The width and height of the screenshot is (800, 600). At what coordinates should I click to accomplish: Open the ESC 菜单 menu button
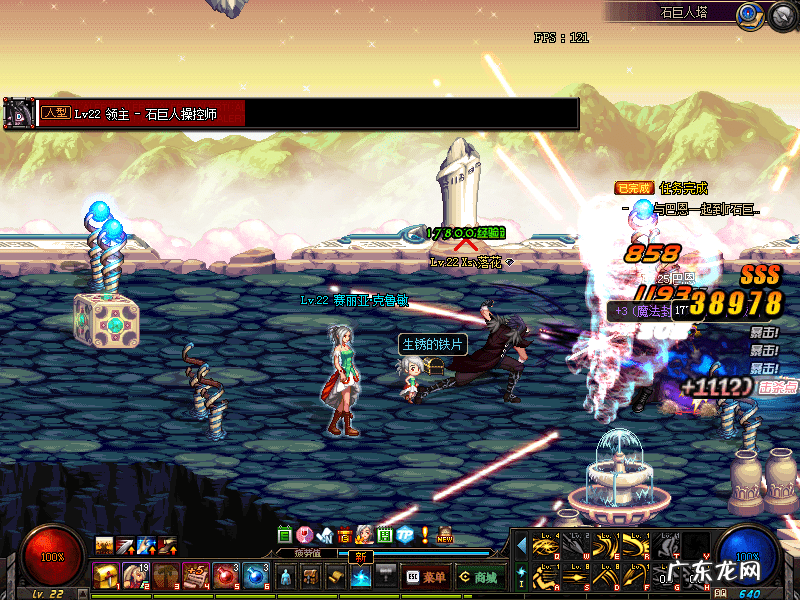(425, 577)
